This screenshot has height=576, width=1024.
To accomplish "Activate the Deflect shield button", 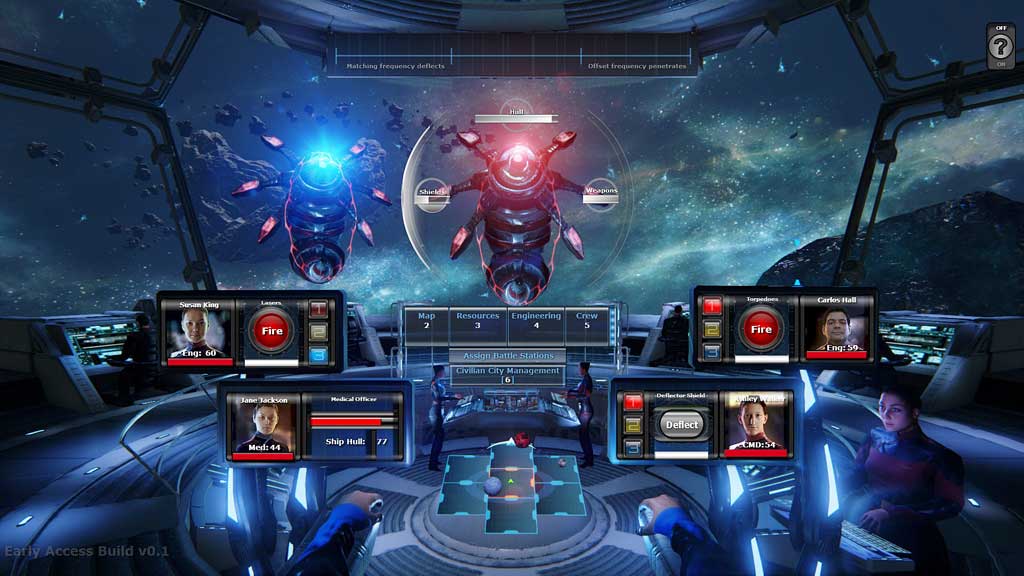I will click(x=683, y=424).
